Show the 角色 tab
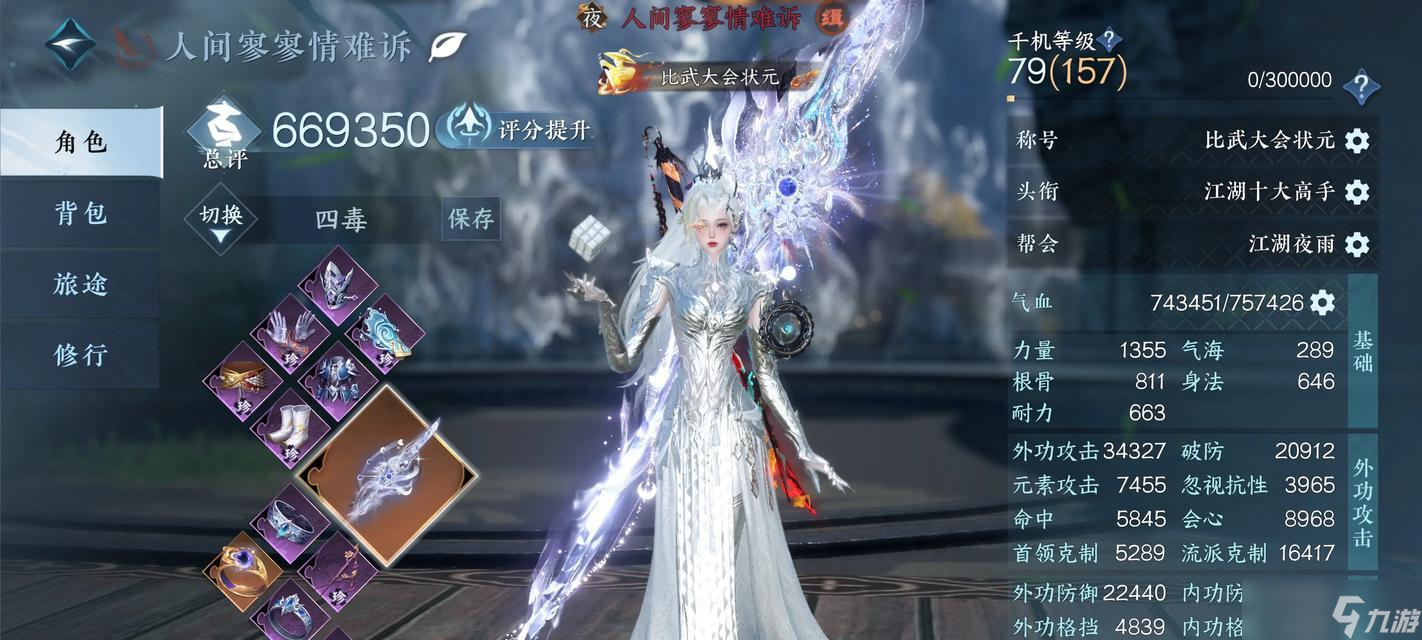The image size is (1422, 640). [80, 142]
